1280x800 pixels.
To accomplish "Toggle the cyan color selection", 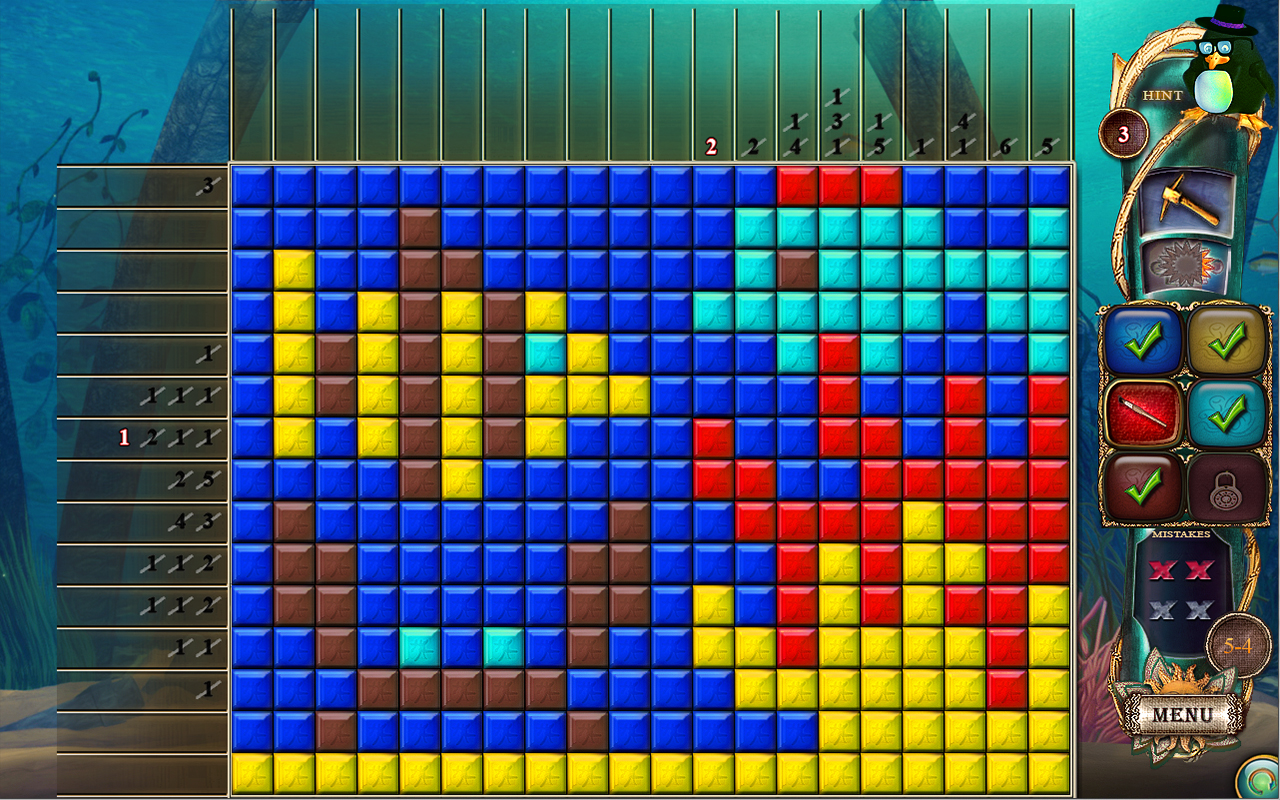I will pos(1227,411).
